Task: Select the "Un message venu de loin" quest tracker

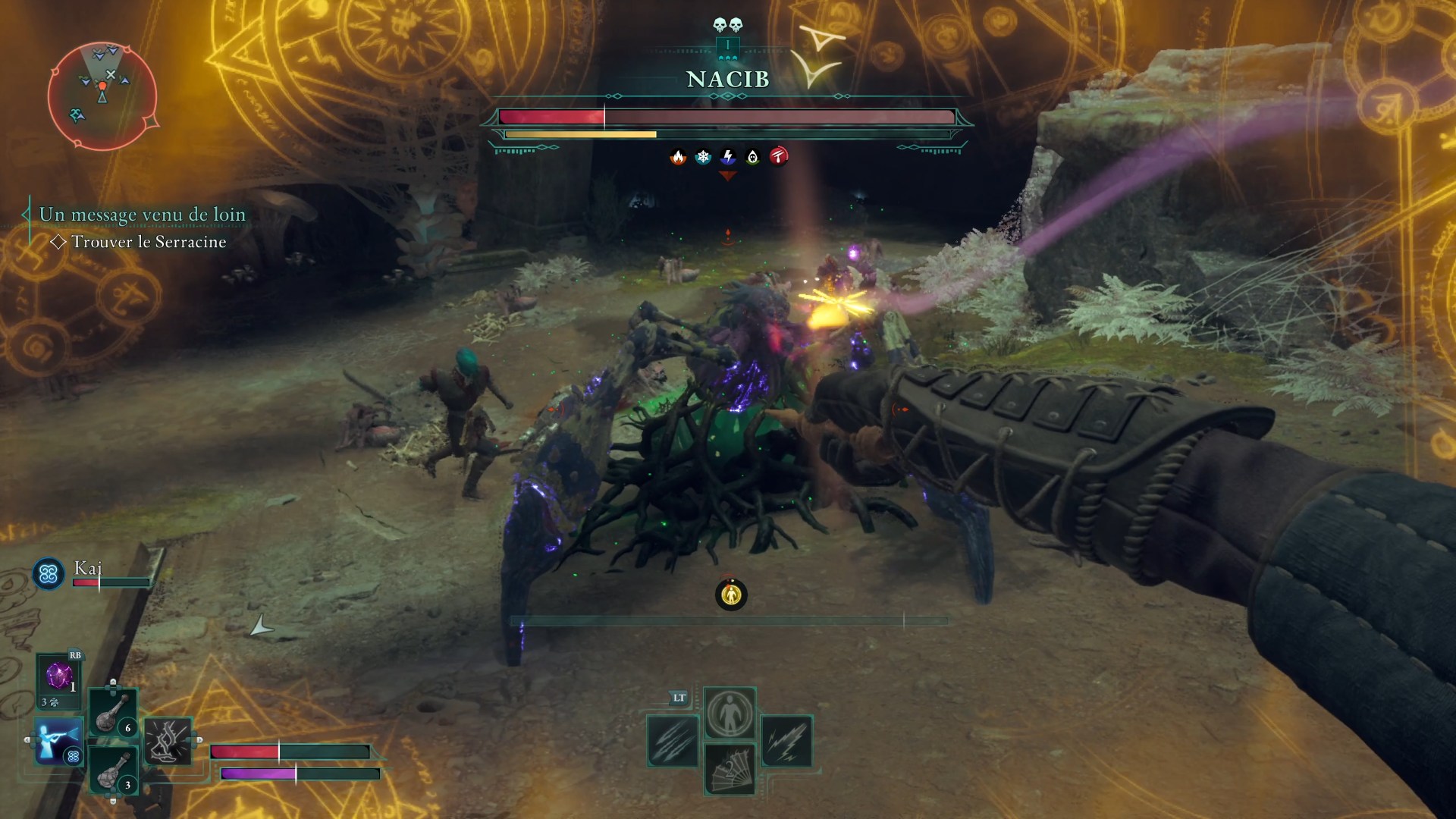Action: click(143, 215)
